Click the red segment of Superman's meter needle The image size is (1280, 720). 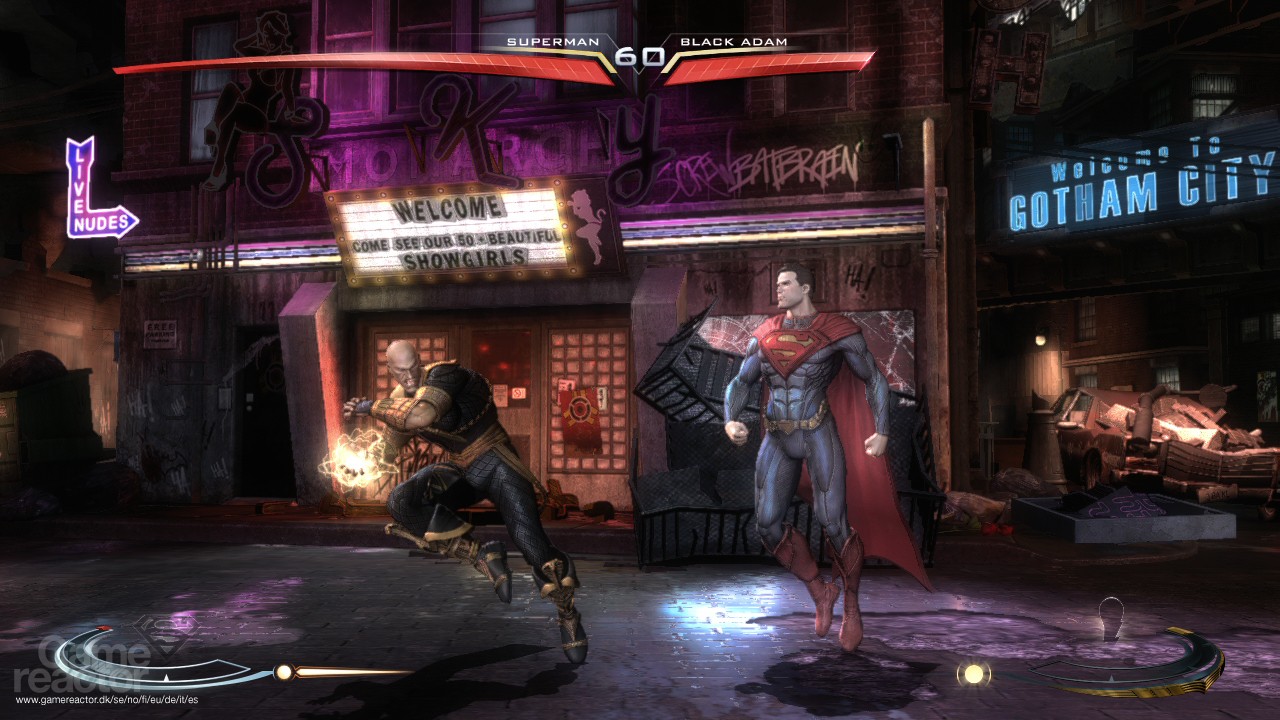(101, 627)
